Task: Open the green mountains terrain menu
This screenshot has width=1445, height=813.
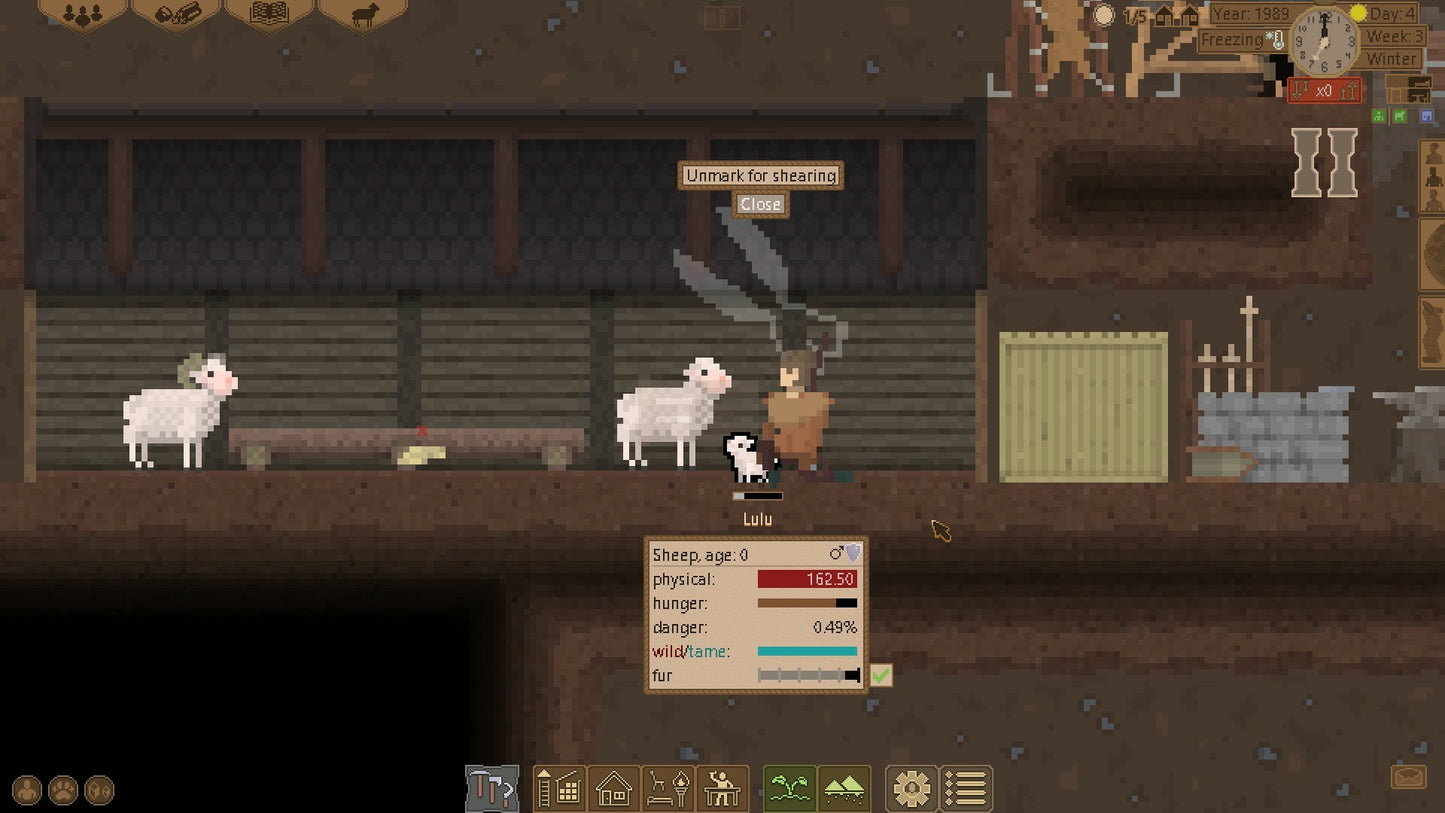Action: click(x=844, y=790)
